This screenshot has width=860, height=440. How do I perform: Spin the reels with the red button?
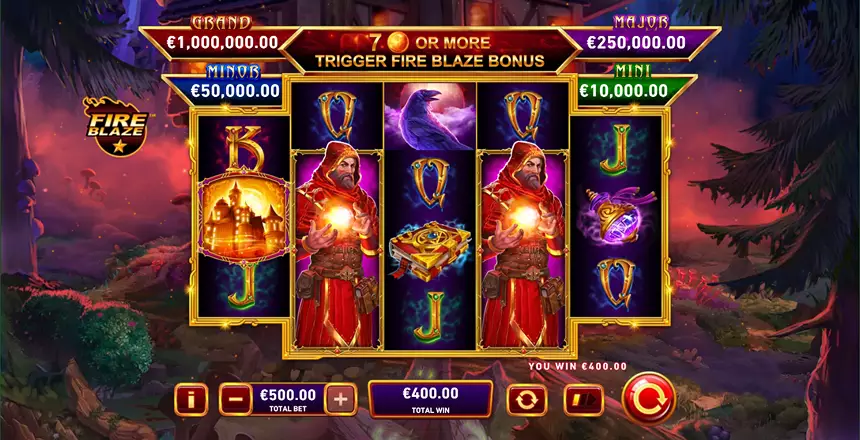(x=649, y=399)
